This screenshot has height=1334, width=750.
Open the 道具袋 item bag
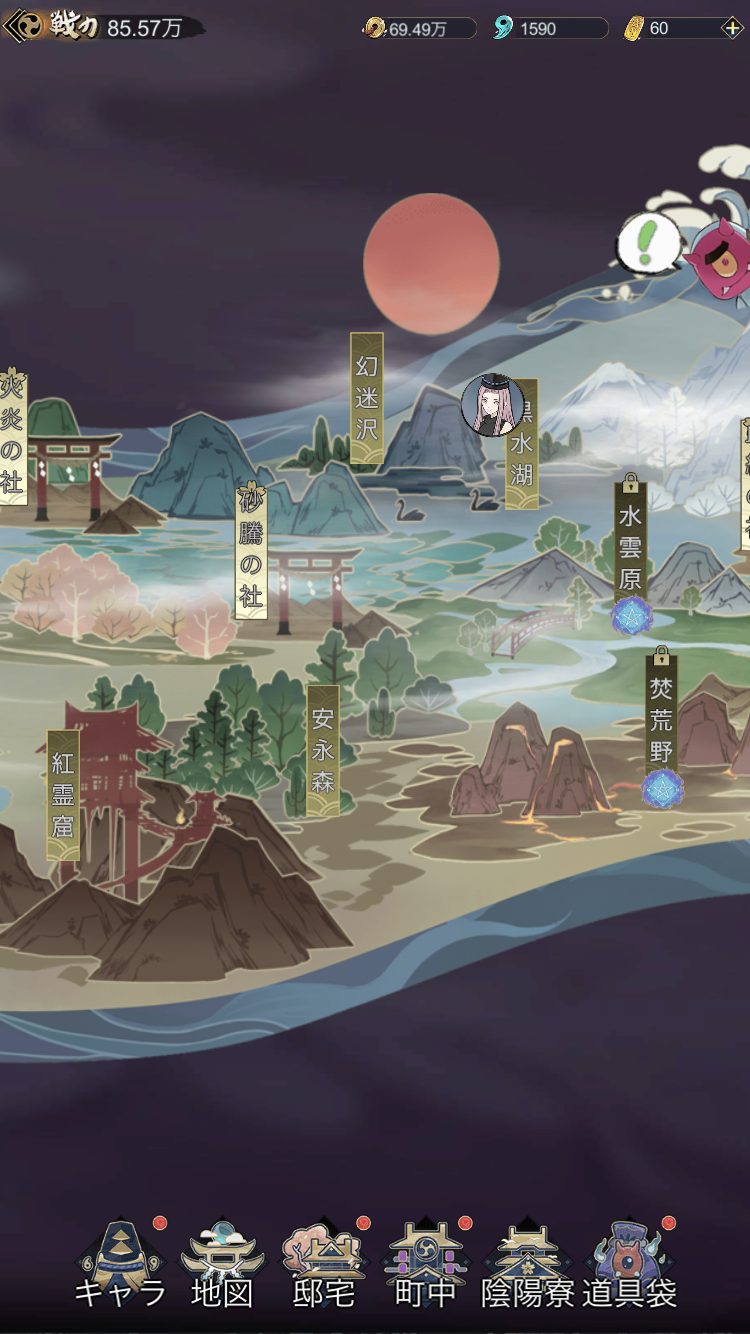click(x=629, y=1265)
